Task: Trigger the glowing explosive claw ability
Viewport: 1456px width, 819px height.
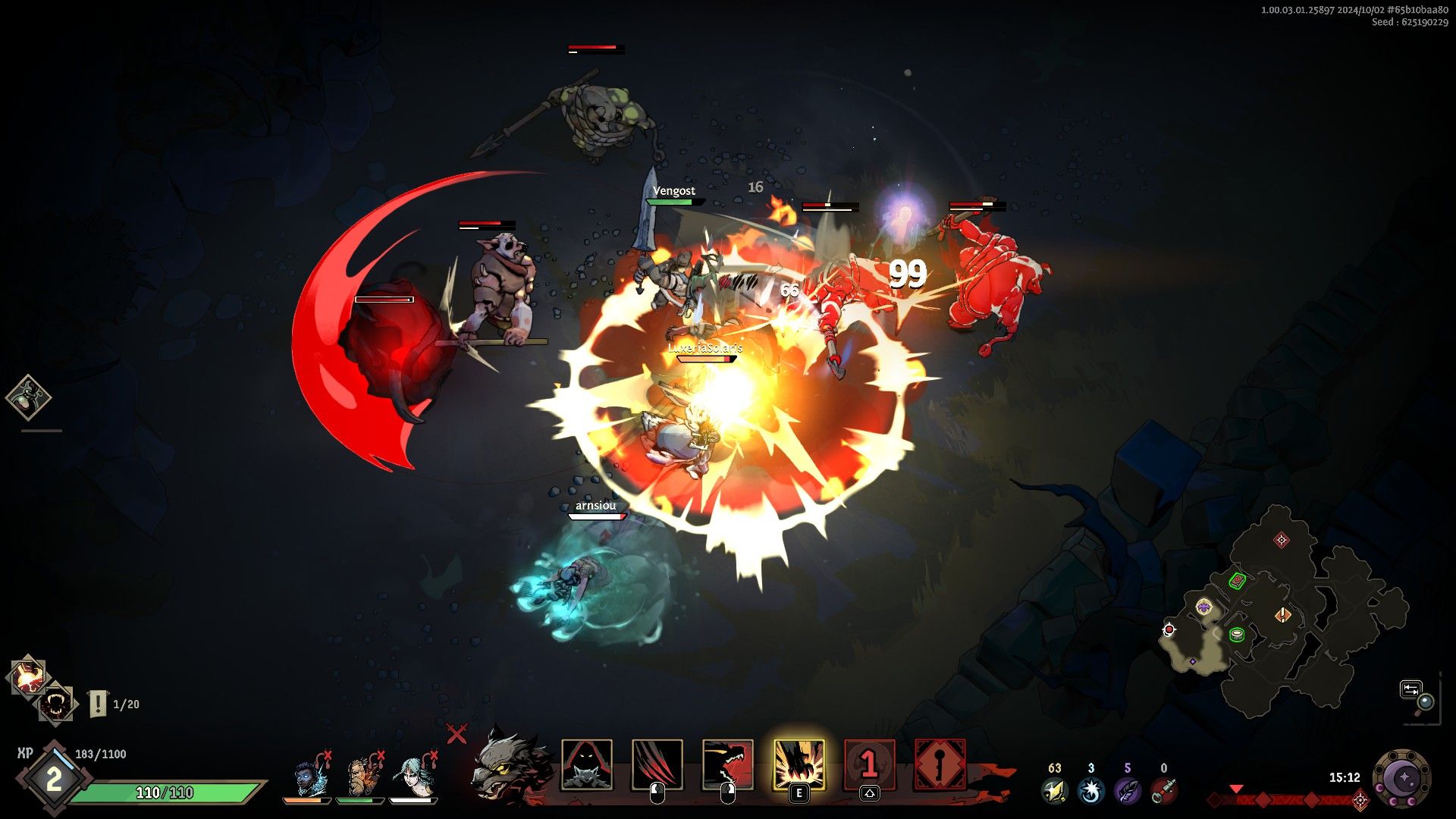Action: [798, 765]
